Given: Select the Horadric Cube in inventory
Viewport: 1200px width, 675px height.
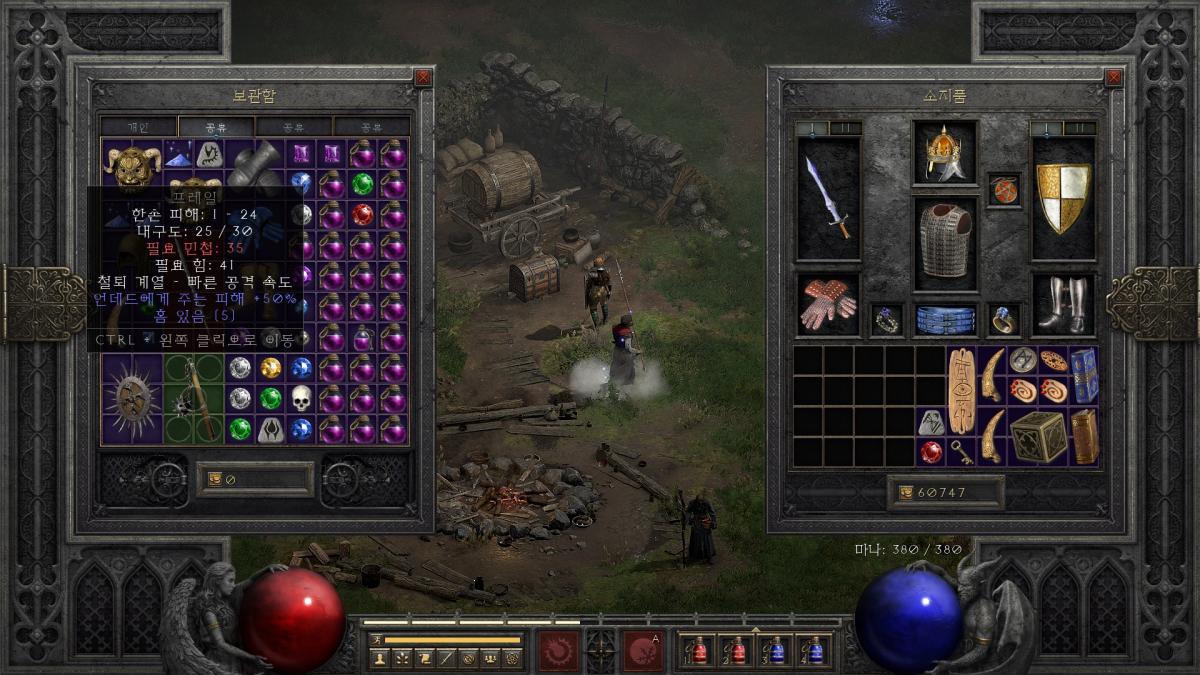Looking at the screenshot, I should (1037, 436).
